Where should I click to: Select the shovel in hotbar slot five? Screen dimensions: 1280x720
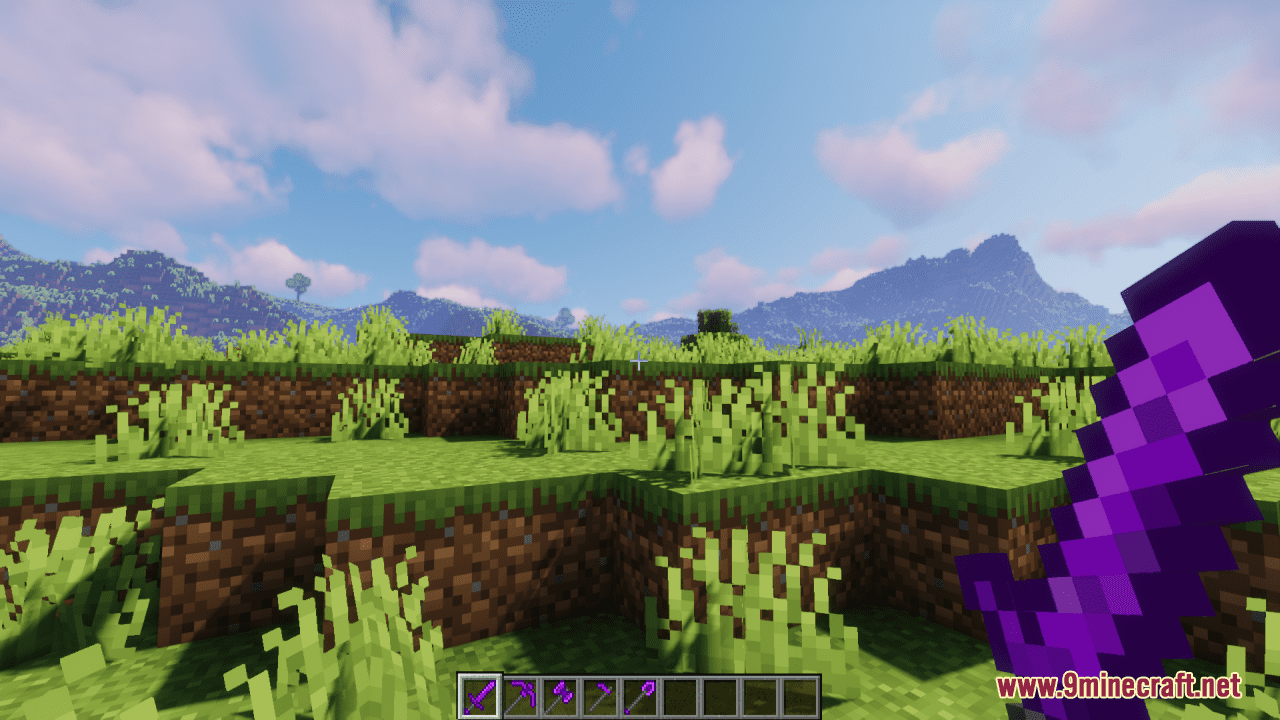coord(640,692)
